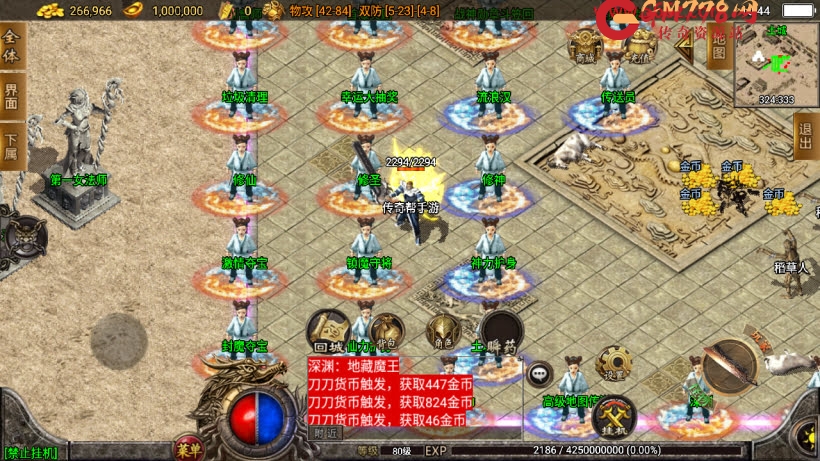Open the 背包 bag icon
Viewport: 820px width, 461px height.
point(386,329)
